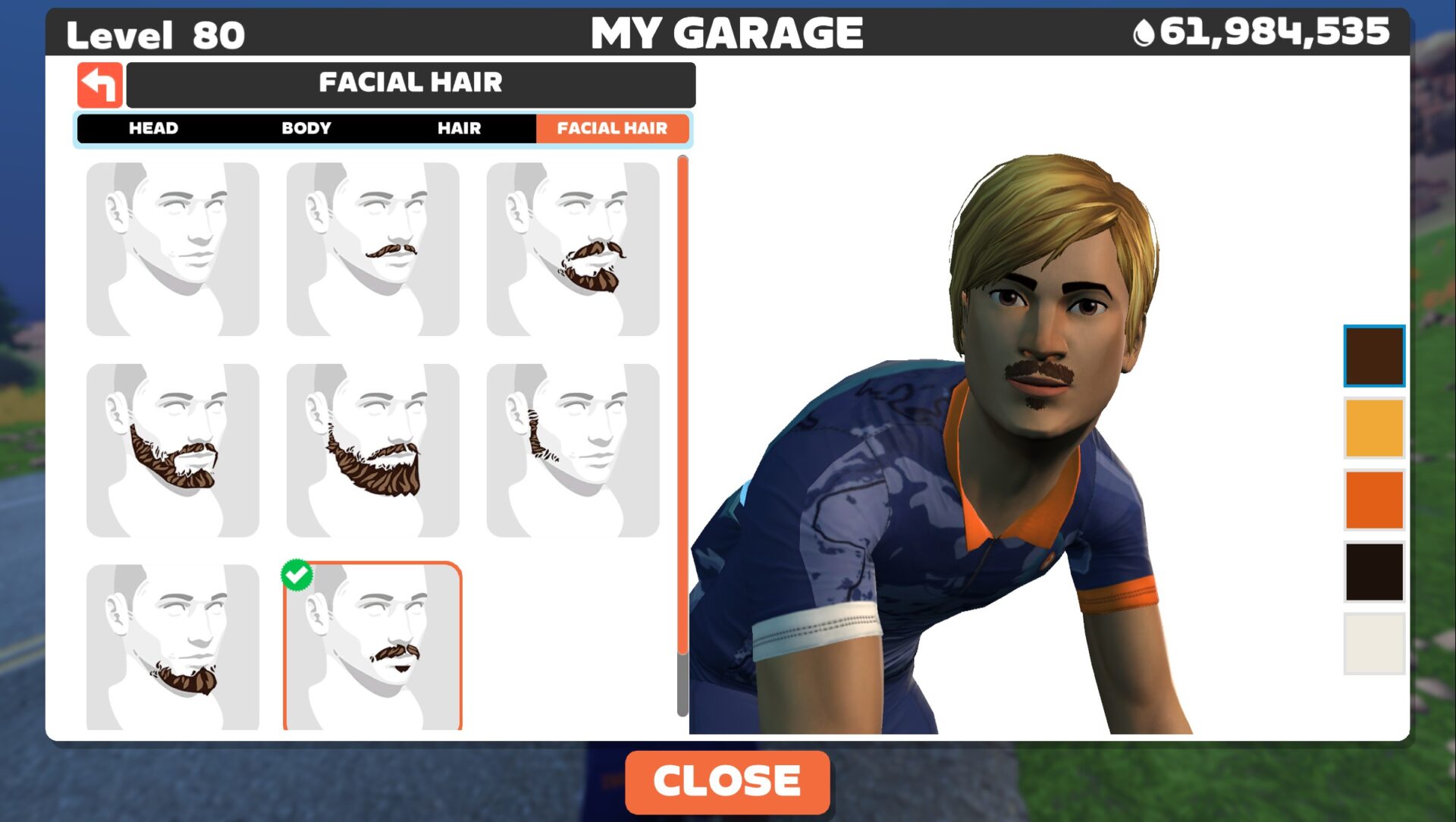Click the back arrow to exit Facial Hair
Viewport: 1456px width, 822px height.
99,84
